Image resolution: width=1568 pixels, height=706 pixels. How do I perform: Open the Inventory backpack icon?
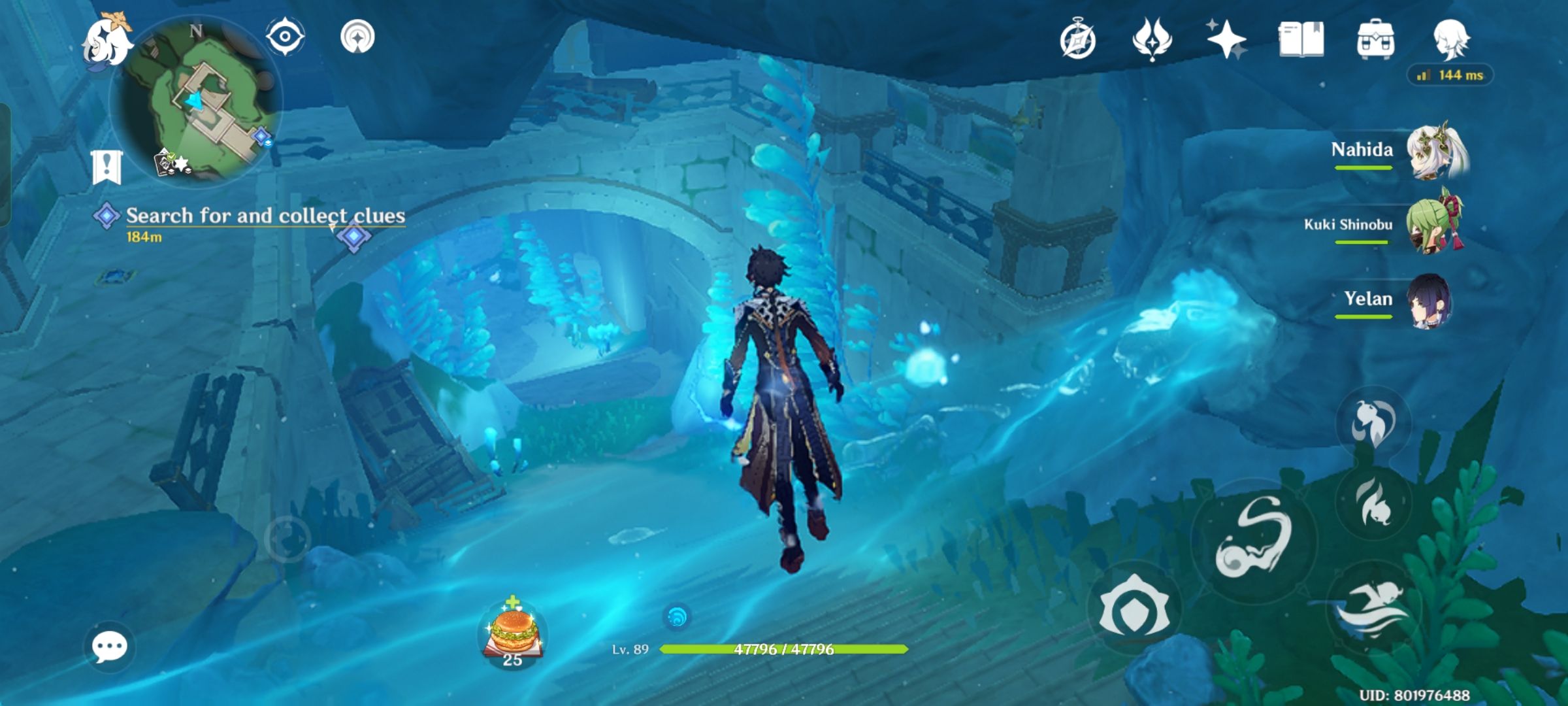(1375, 41)
